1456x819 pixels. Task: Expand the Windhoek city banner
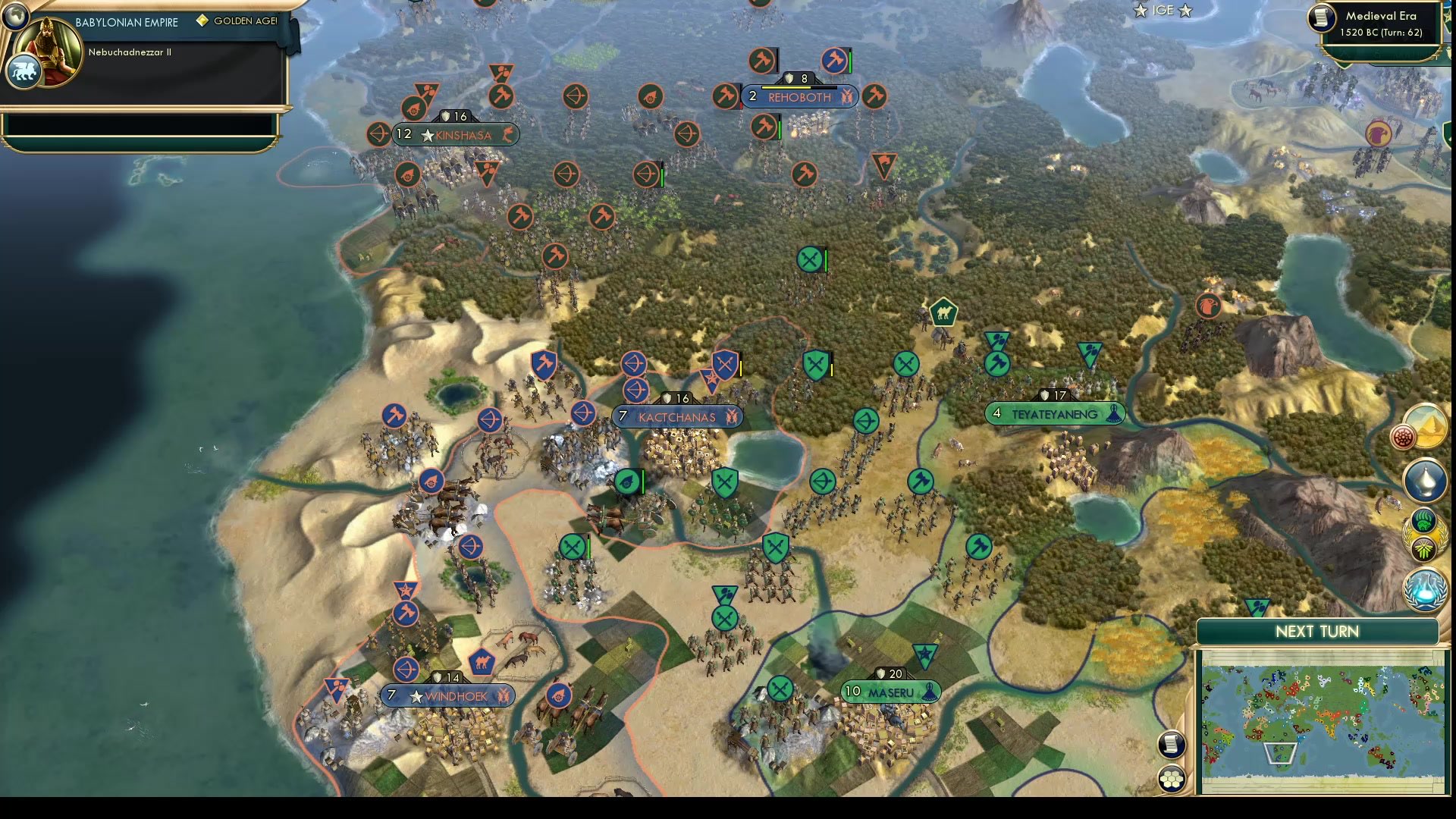(447, 695)
